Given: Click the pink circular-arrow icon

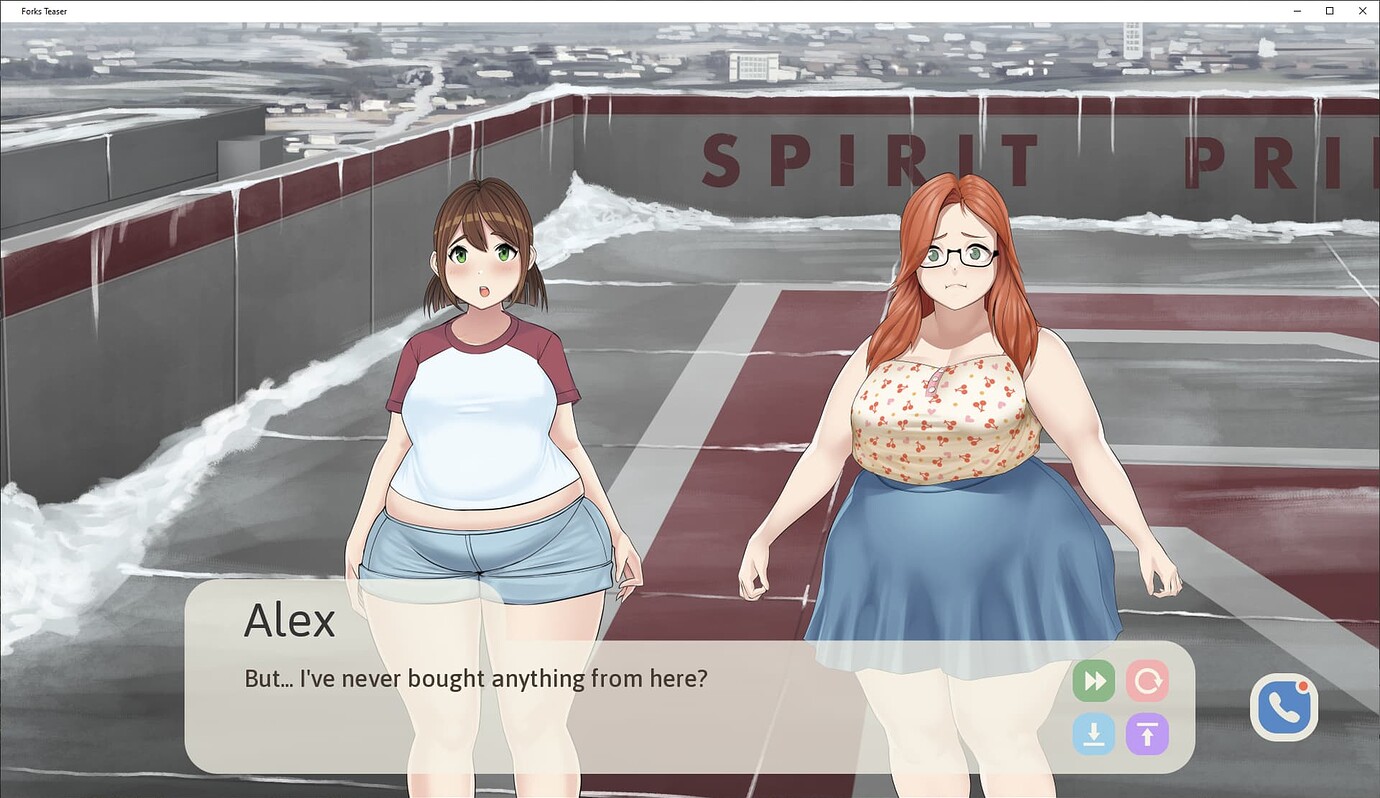Looking at the screenshot, I should pos(1147,681).
